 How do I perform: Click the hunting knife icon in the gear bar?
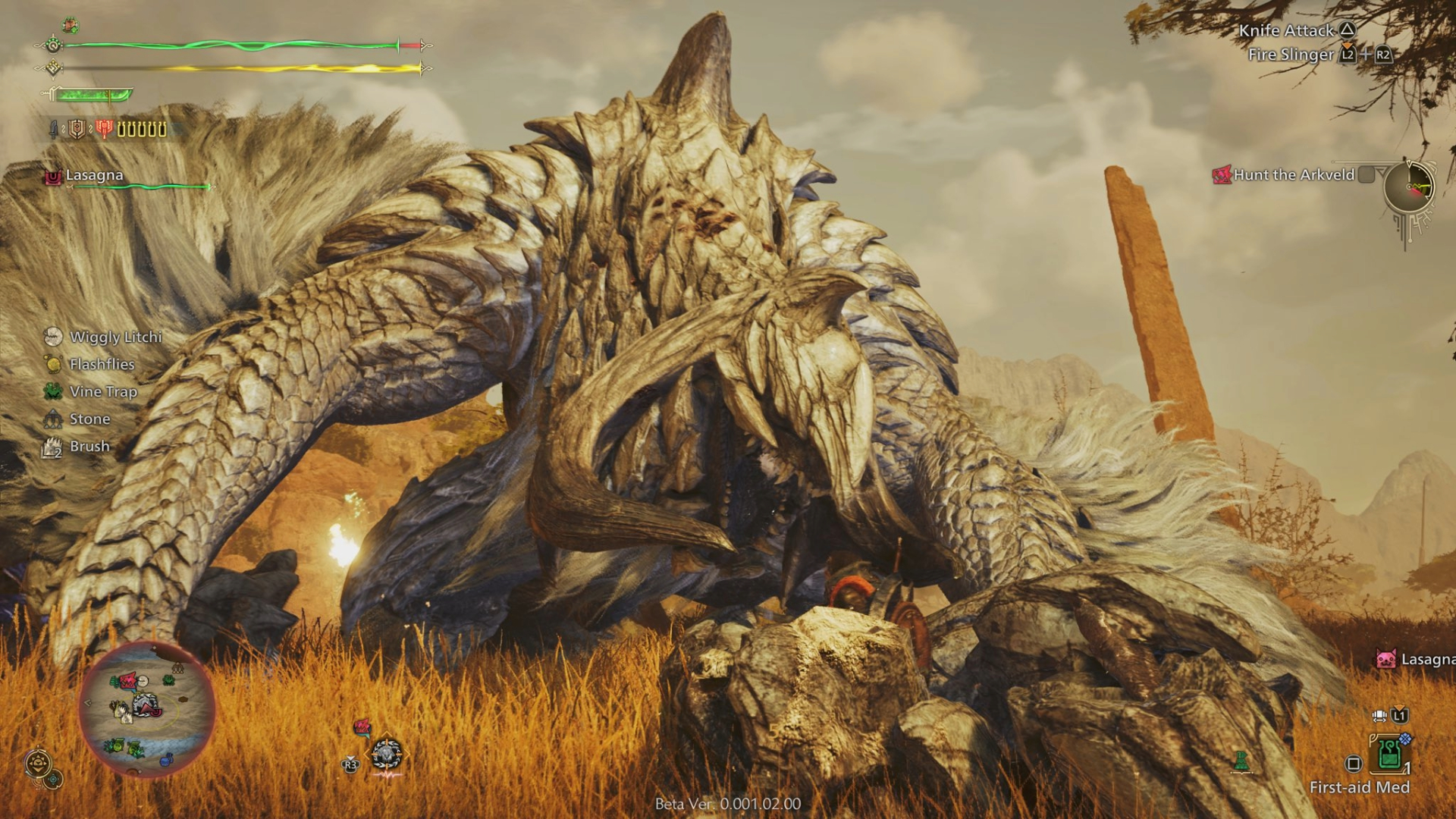pos(54,130)
